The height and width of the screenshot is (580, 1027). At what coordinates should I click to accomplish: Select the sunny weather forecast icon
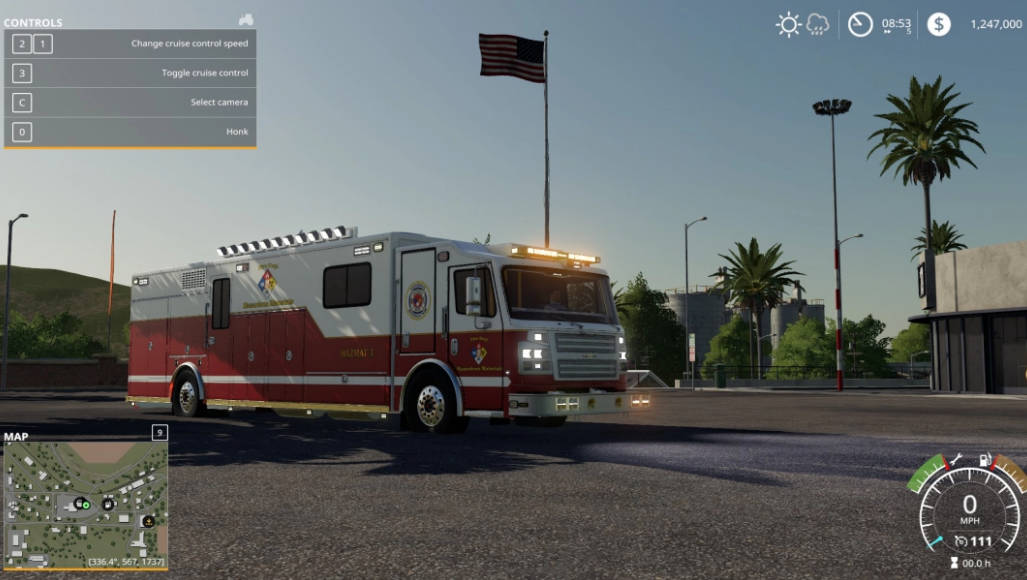coord(789,24)
